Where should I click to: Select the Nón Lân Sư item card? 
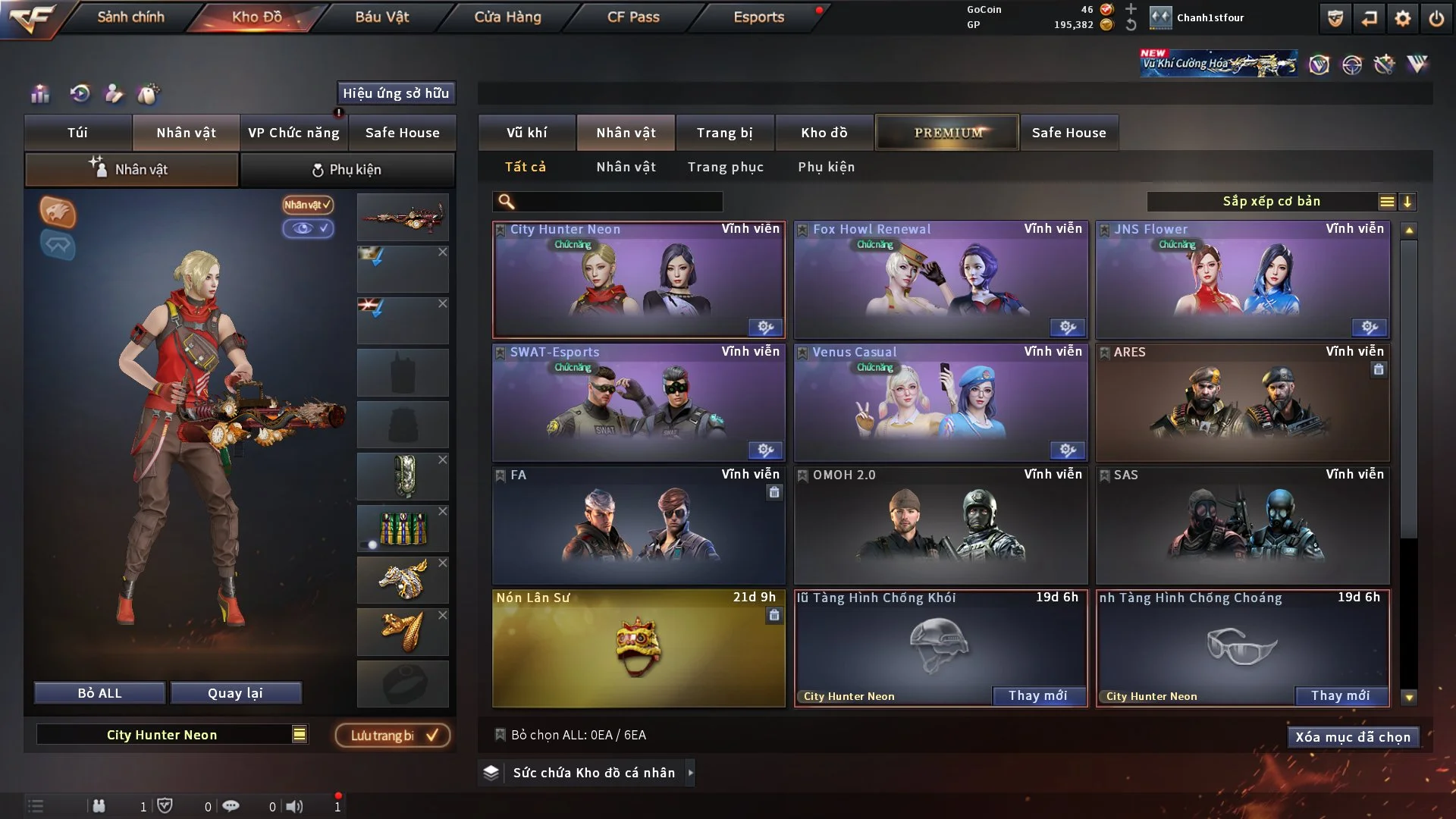point(638,648)
